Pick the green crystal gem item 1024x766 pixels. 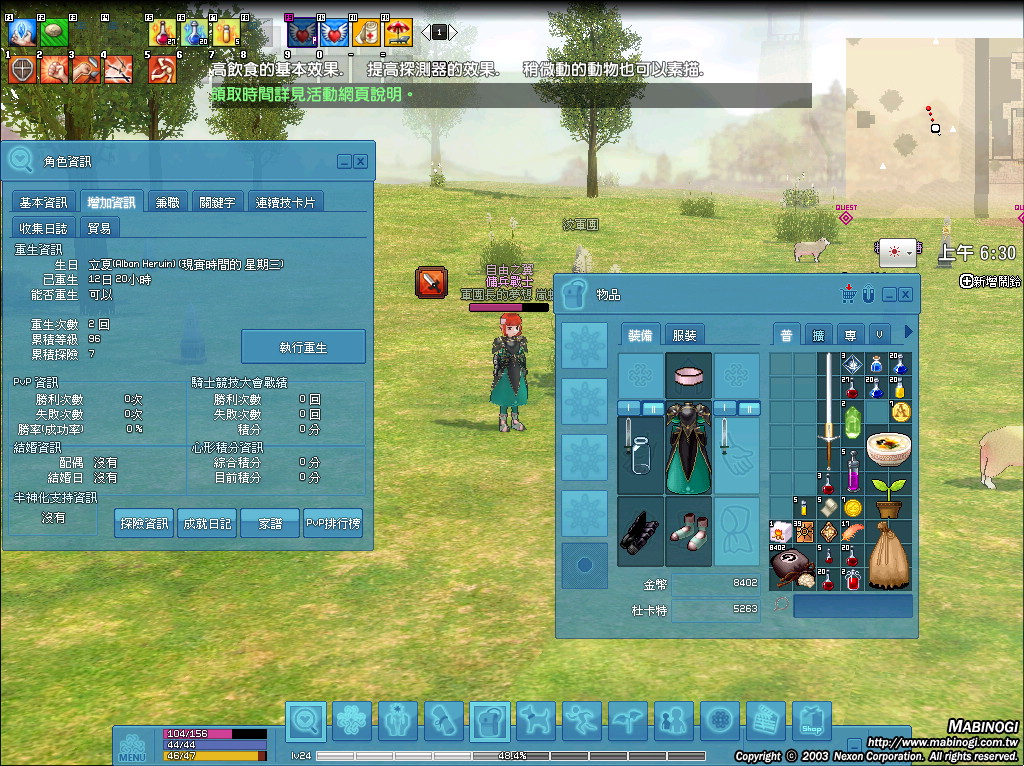point(853,419)
